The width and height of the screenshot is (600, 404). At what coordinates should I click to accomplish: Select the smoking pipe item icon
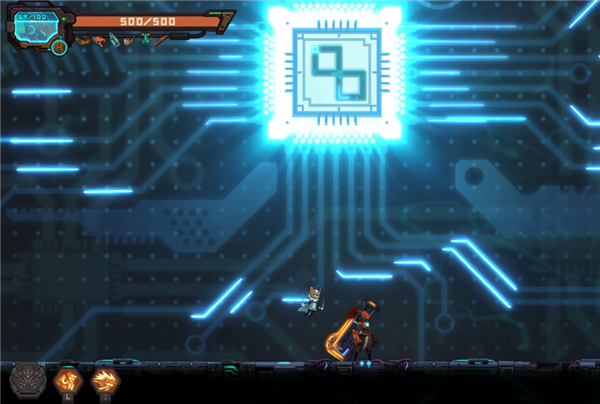[129, 41]
